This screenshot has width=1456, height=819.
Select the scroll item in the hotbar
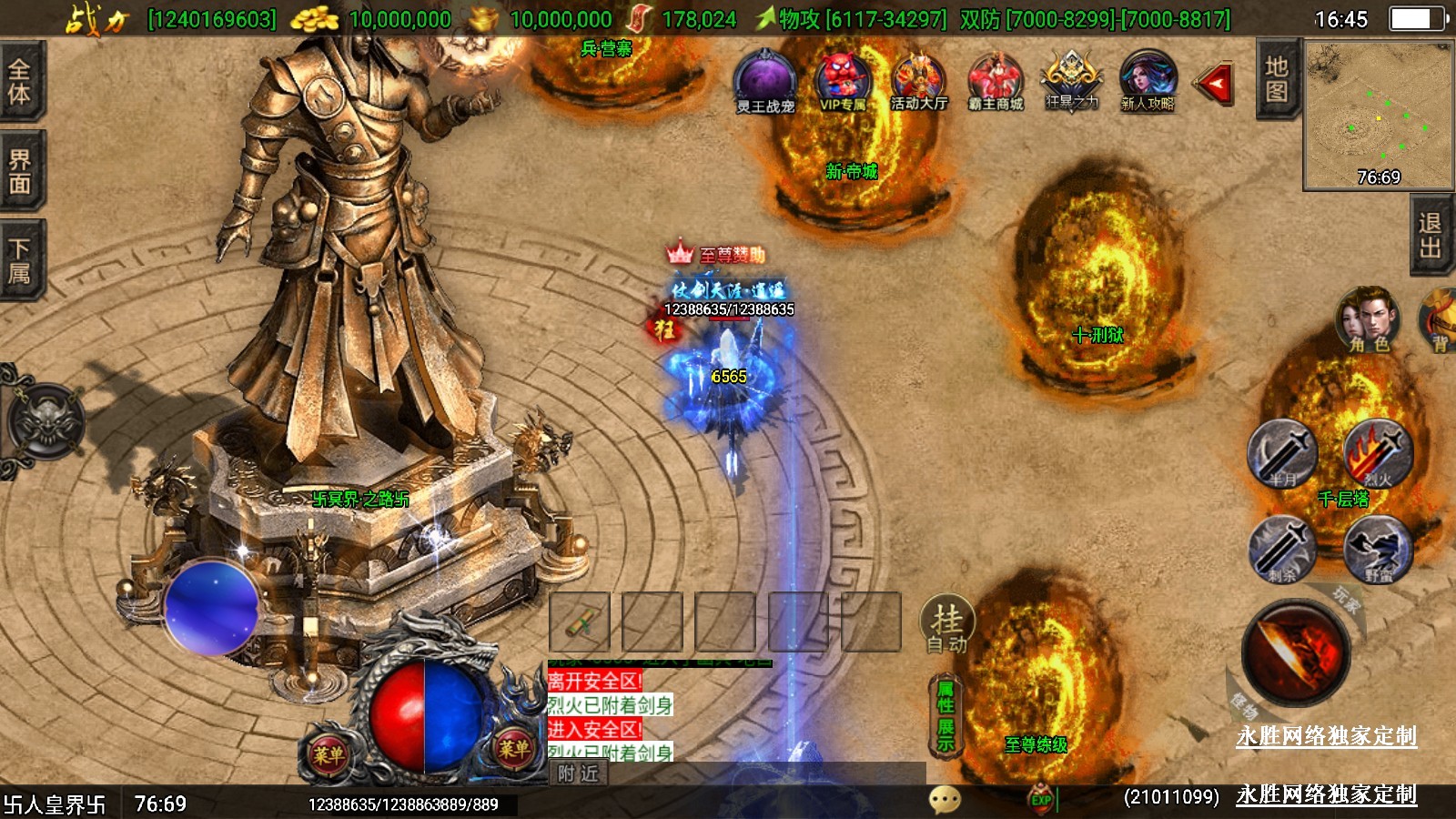tap(580, 622)
